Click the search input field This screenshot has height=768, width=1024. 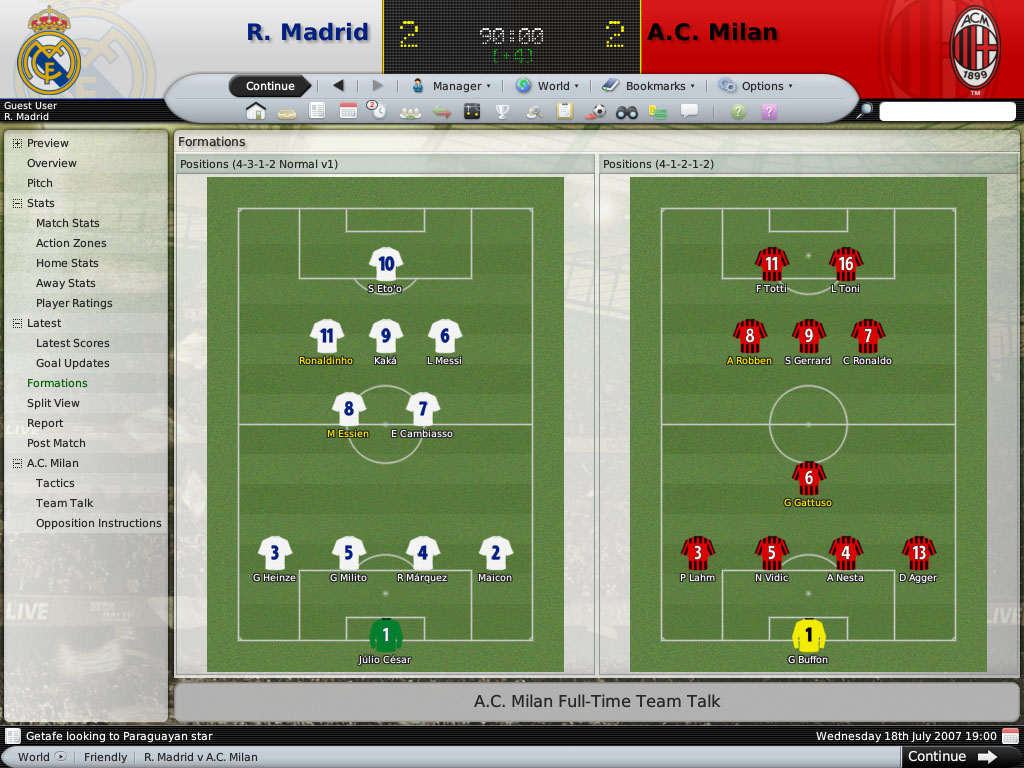click(946, 112)
